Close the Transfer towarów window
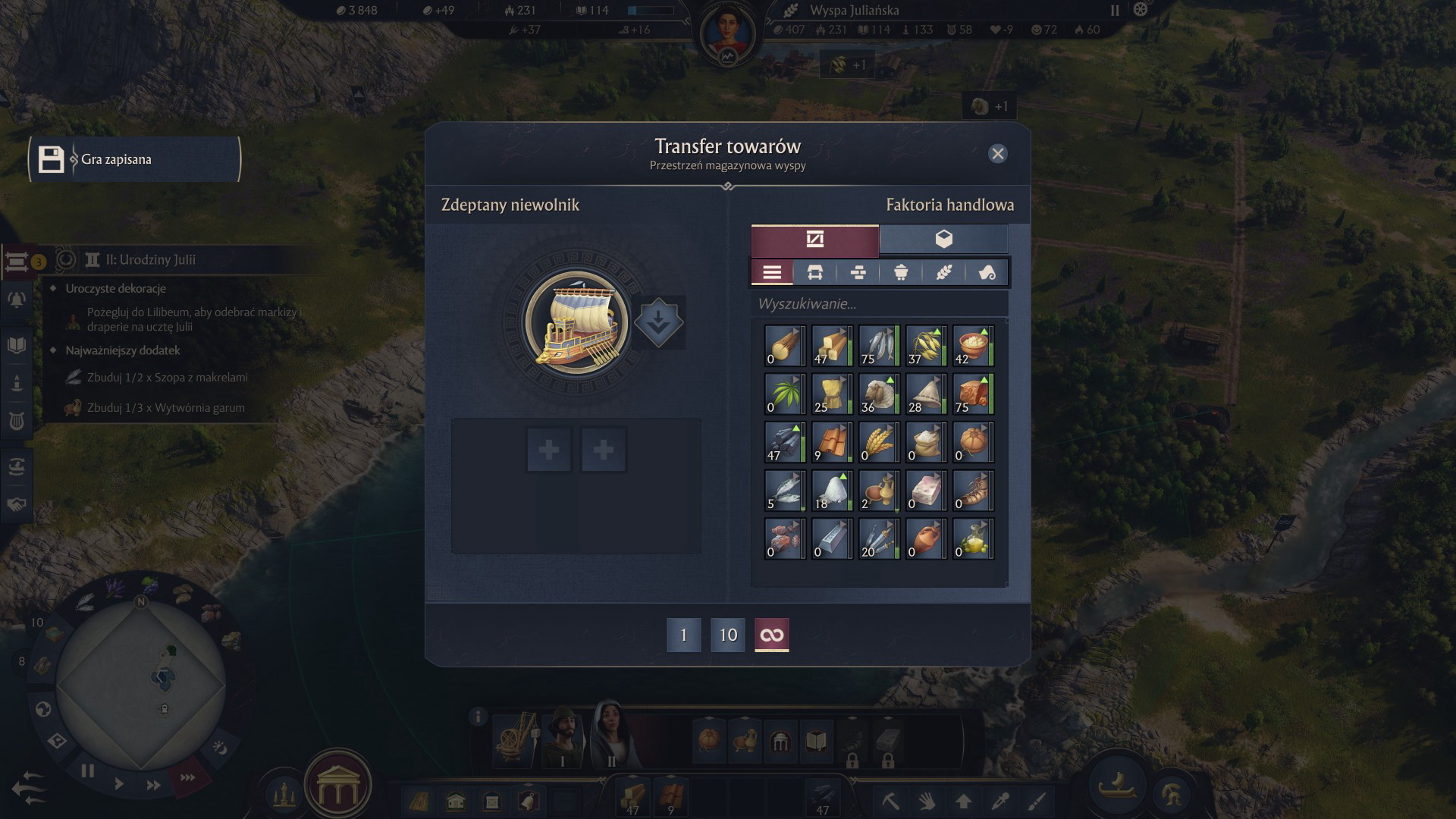 (x=997, y=154)
